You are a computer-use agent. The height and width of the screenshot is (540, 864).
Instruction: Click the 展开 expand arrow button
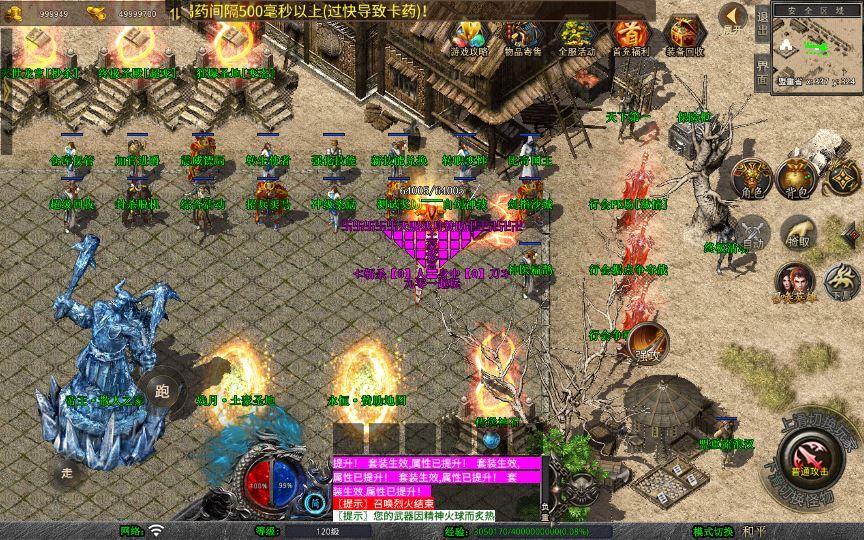pos(733,20)
